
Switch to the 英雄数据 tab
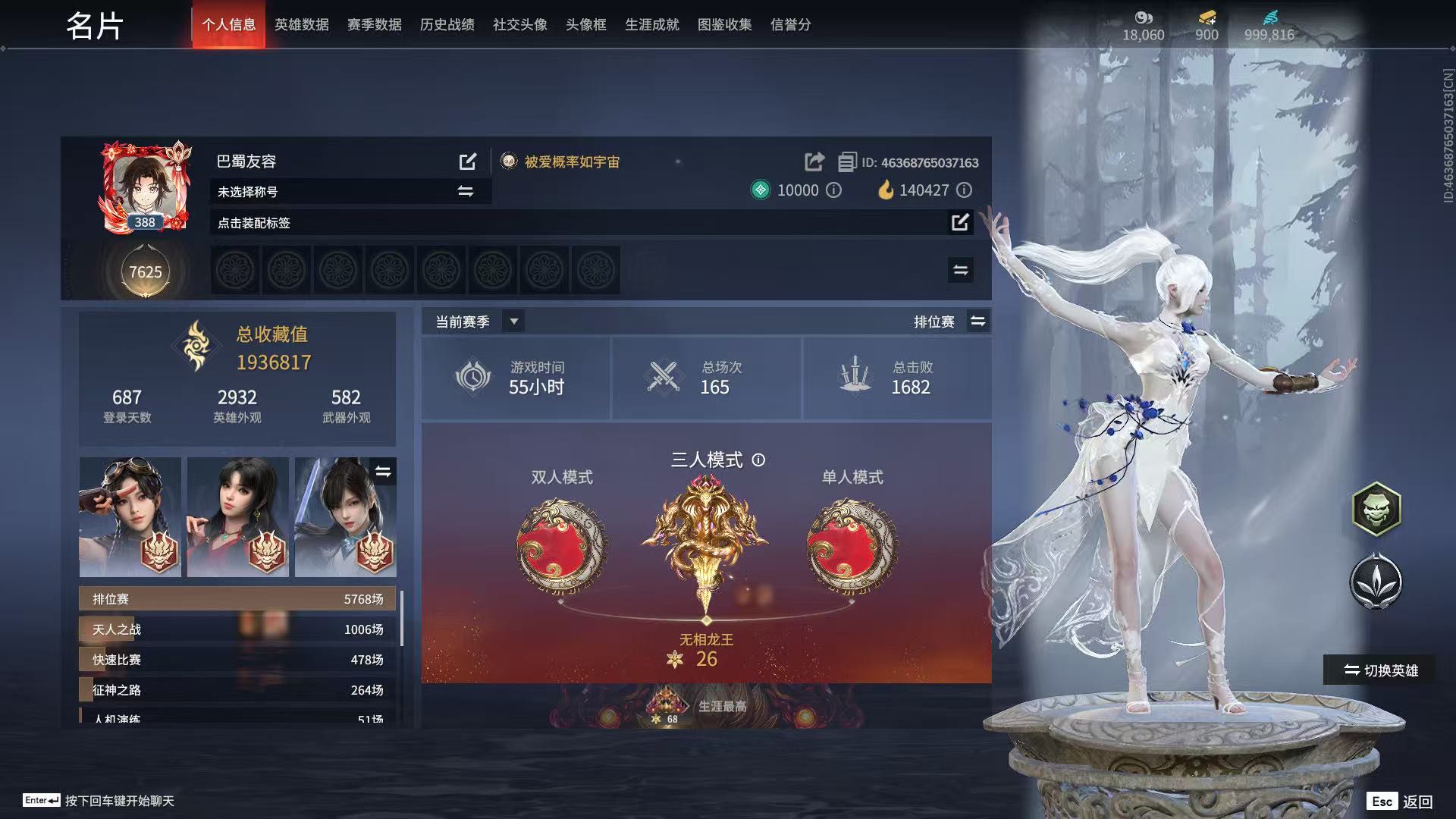tap(301, 25)
